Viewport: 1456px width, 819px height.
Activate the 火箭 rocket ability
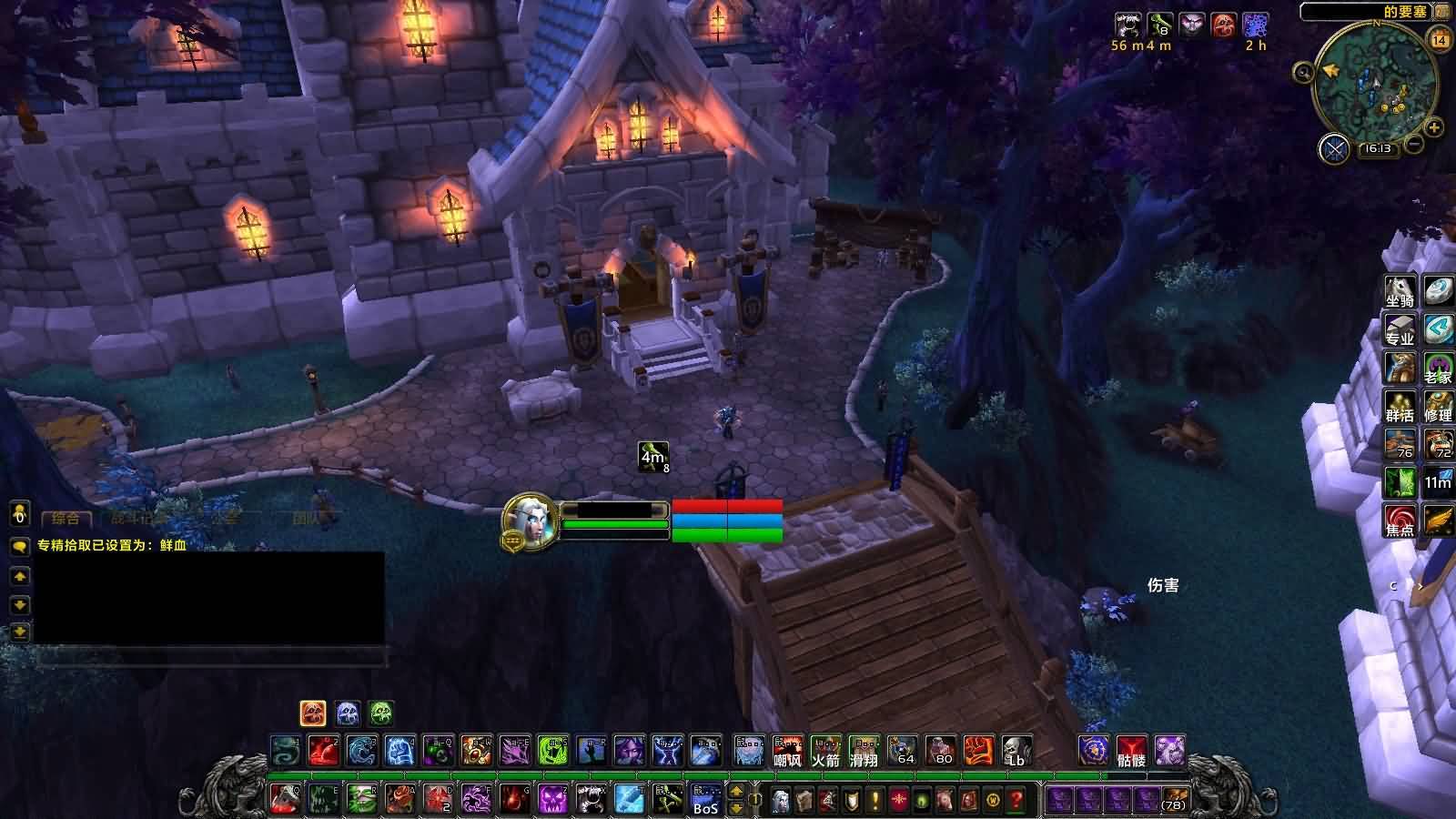[826, 751]
